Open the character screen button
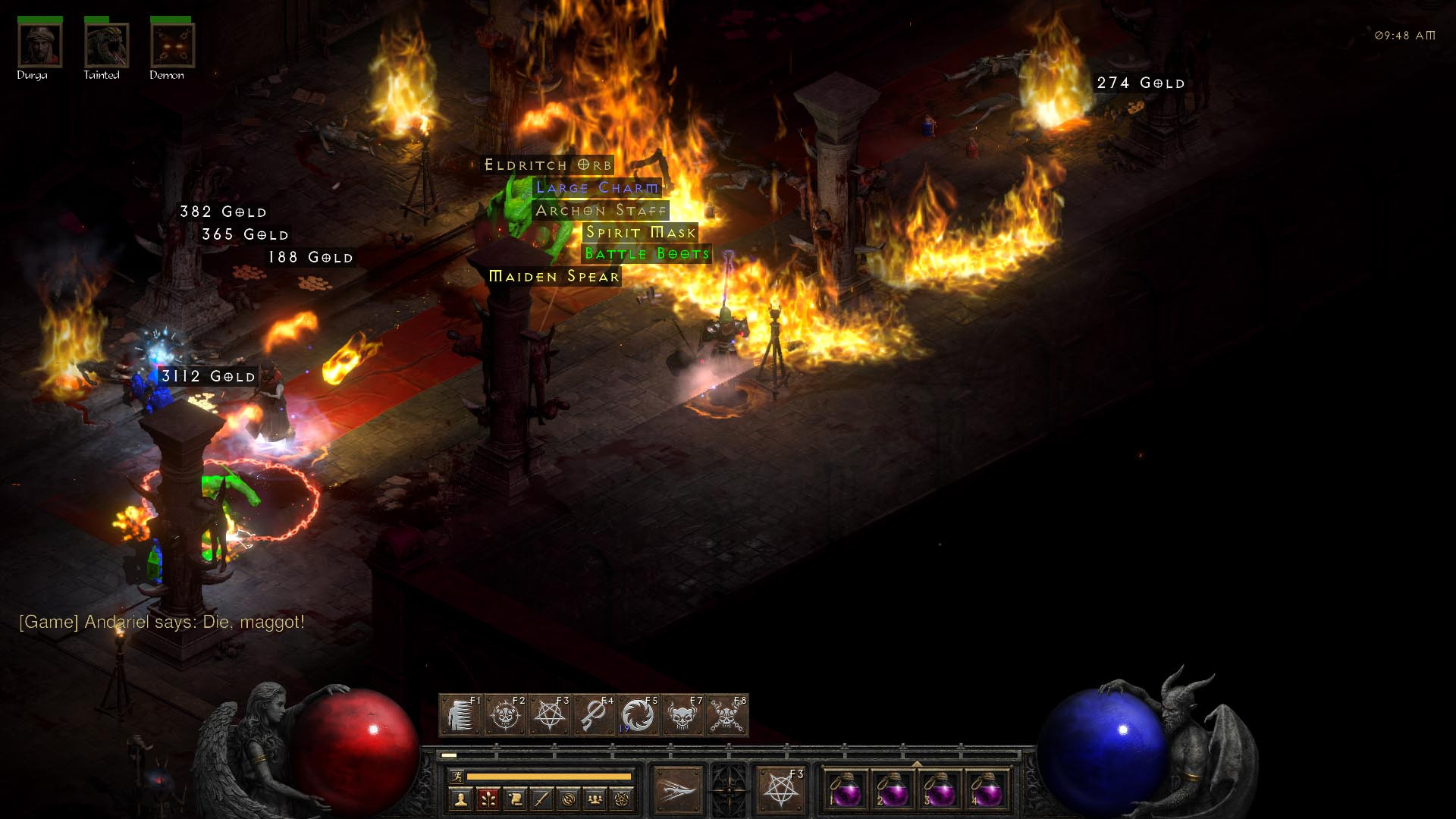This screenshot has width=1456, height=819. click(x=460, y=799)
